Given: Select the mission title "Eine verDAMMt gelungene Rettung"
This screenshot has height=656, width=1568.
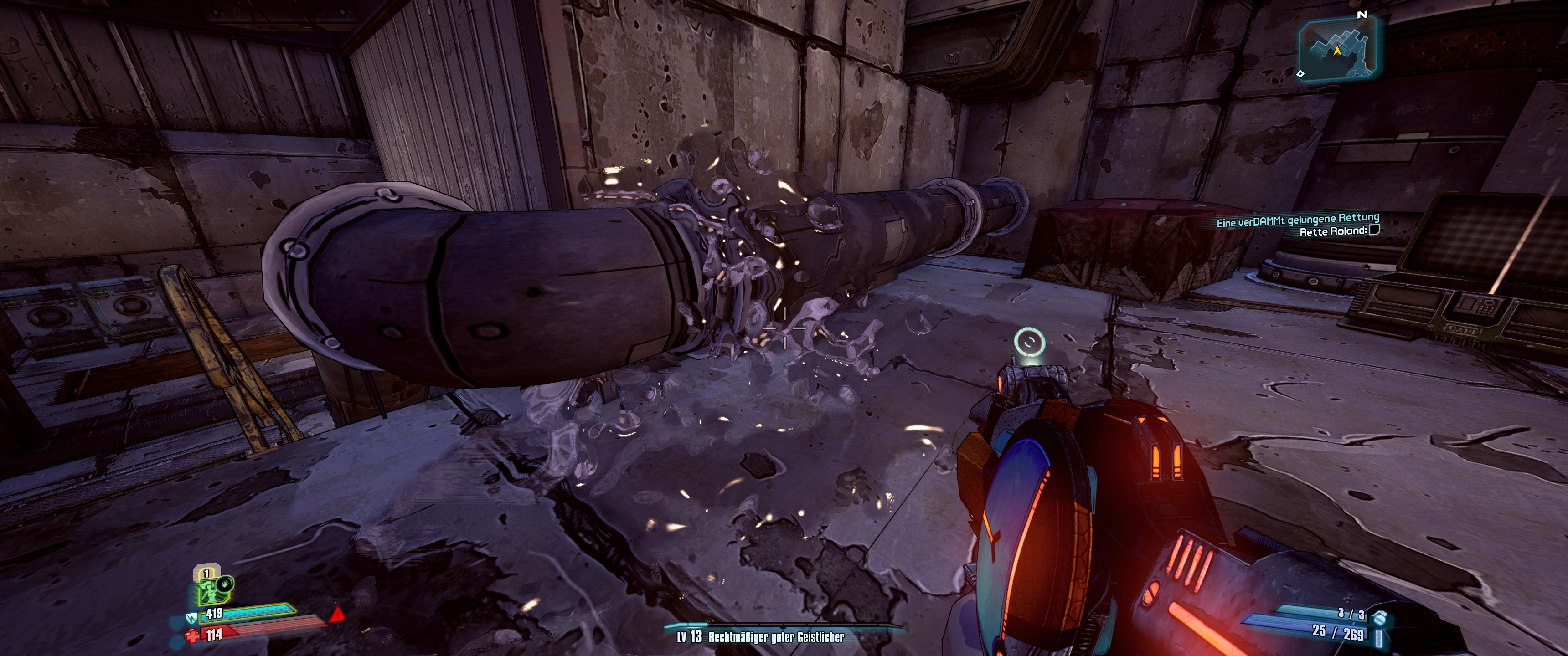Looking at the screenshot, I should coord(1297,219).
